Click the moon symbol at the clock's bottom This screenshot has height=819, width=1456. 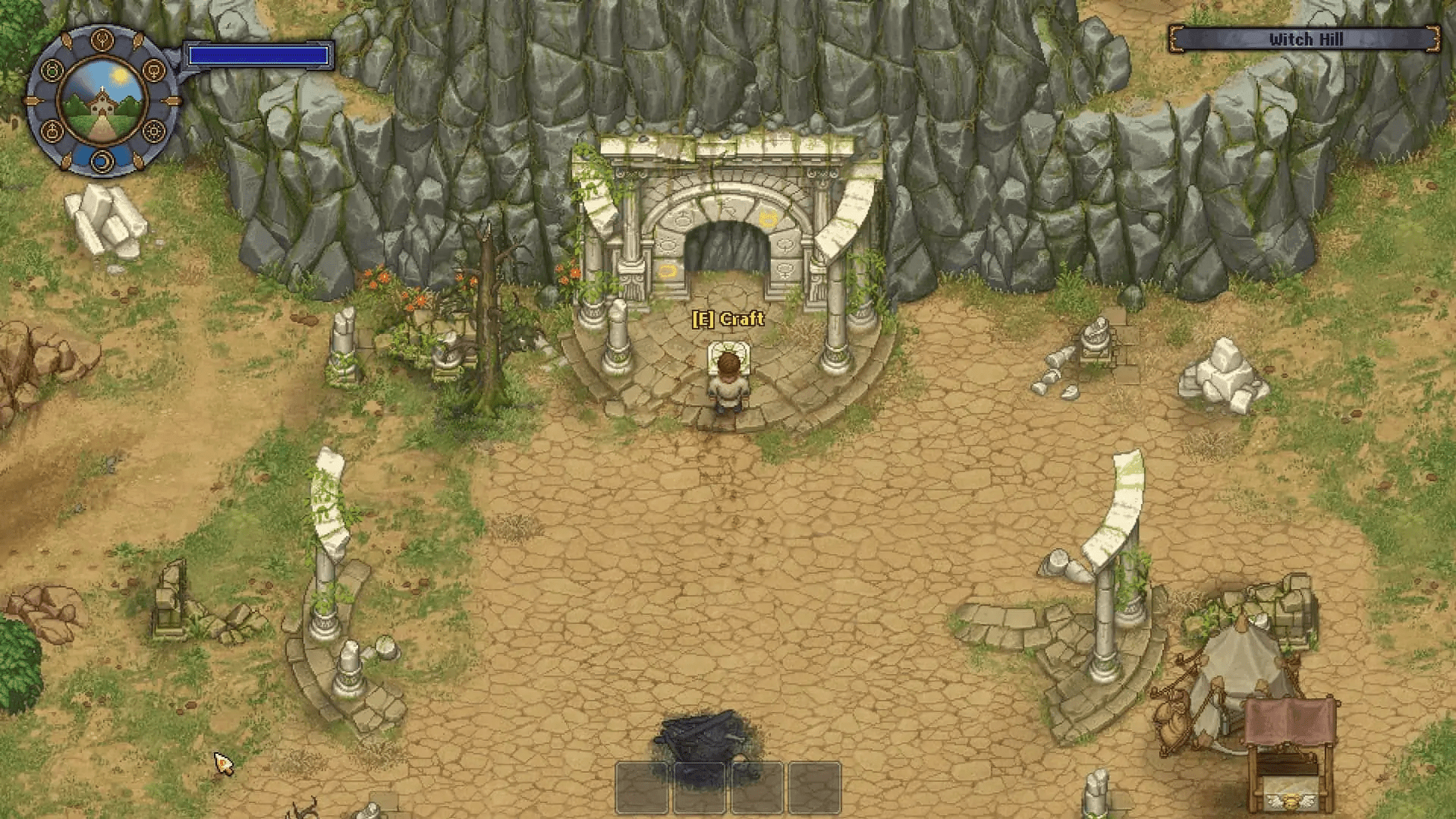coord(102,160)
